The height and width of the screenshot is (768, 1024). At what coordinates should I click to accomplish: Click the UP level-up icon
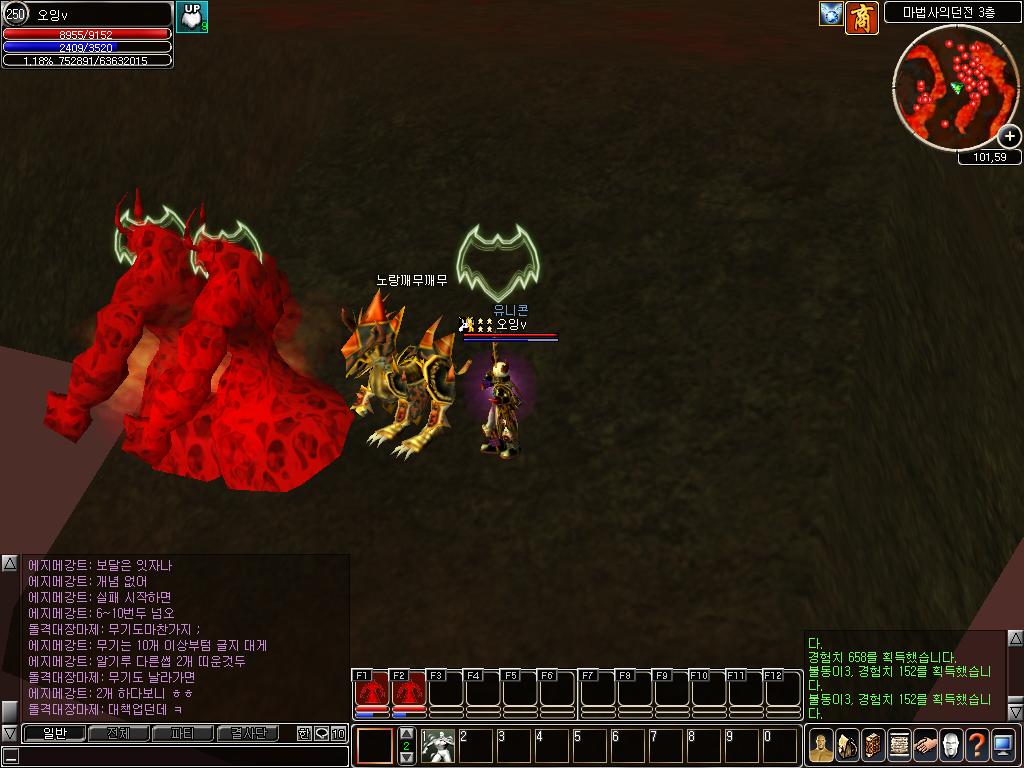(192, 16)
